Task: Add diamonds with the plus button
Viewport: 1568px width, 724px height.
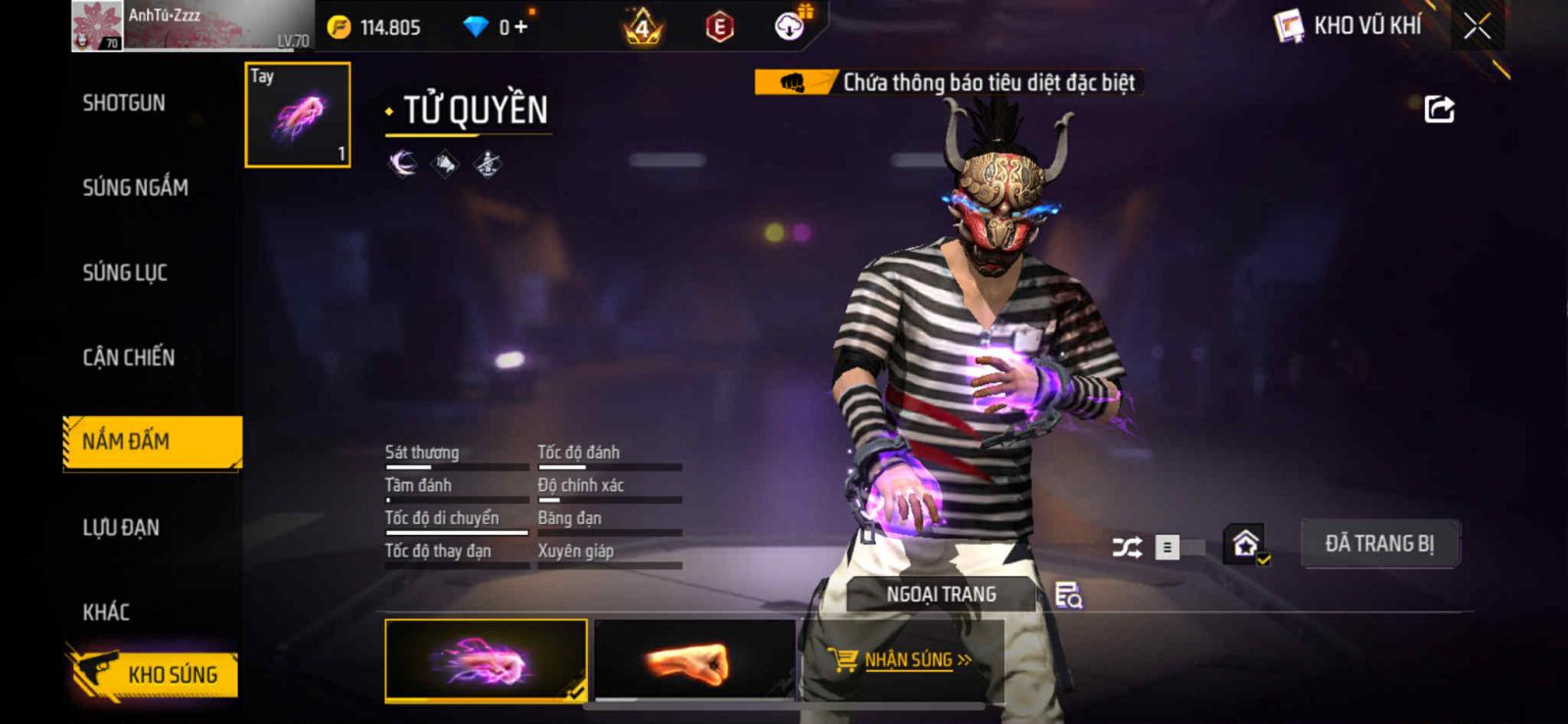Action: point(520,27)
